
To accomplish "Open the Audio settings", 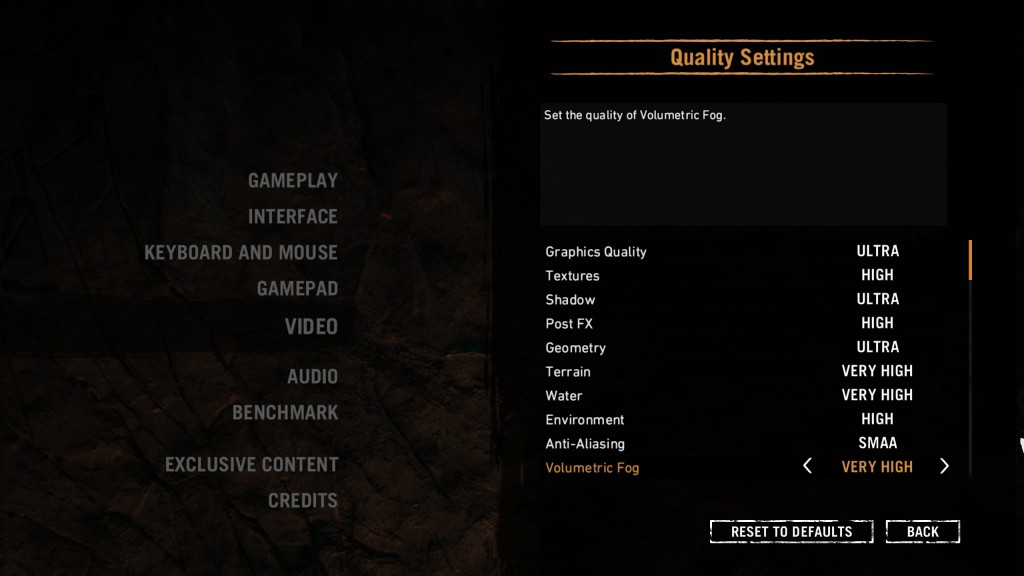I will click(312, 377).
